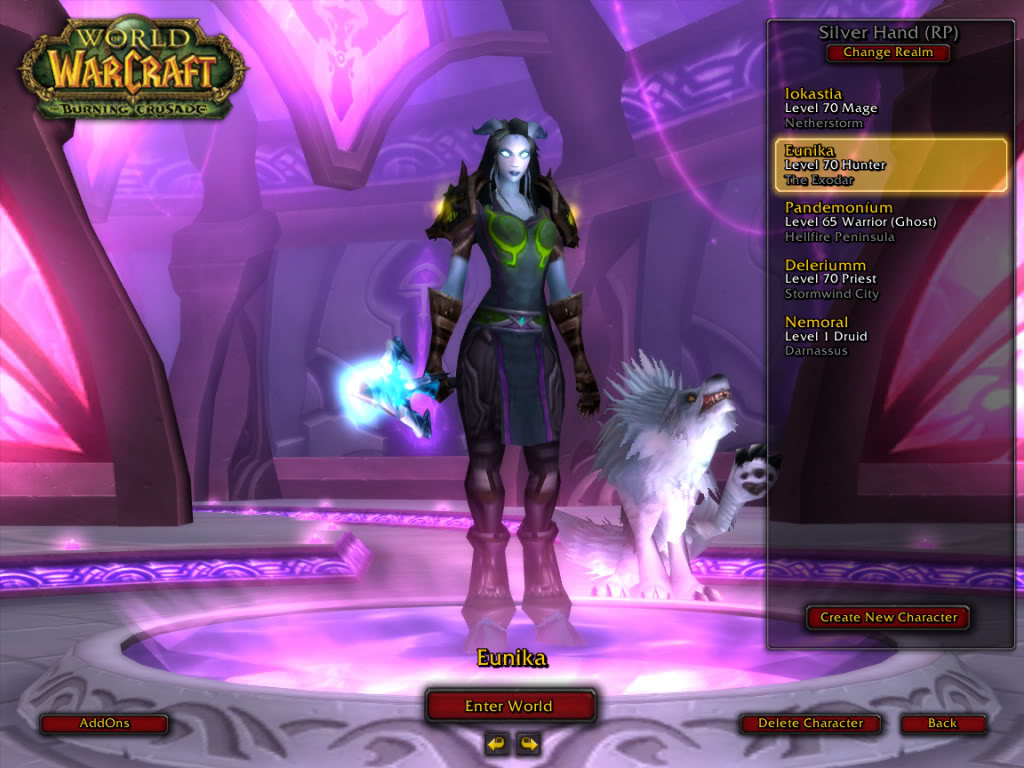Choose the Eunika Hunter character entry

click(x=890, y=165)
